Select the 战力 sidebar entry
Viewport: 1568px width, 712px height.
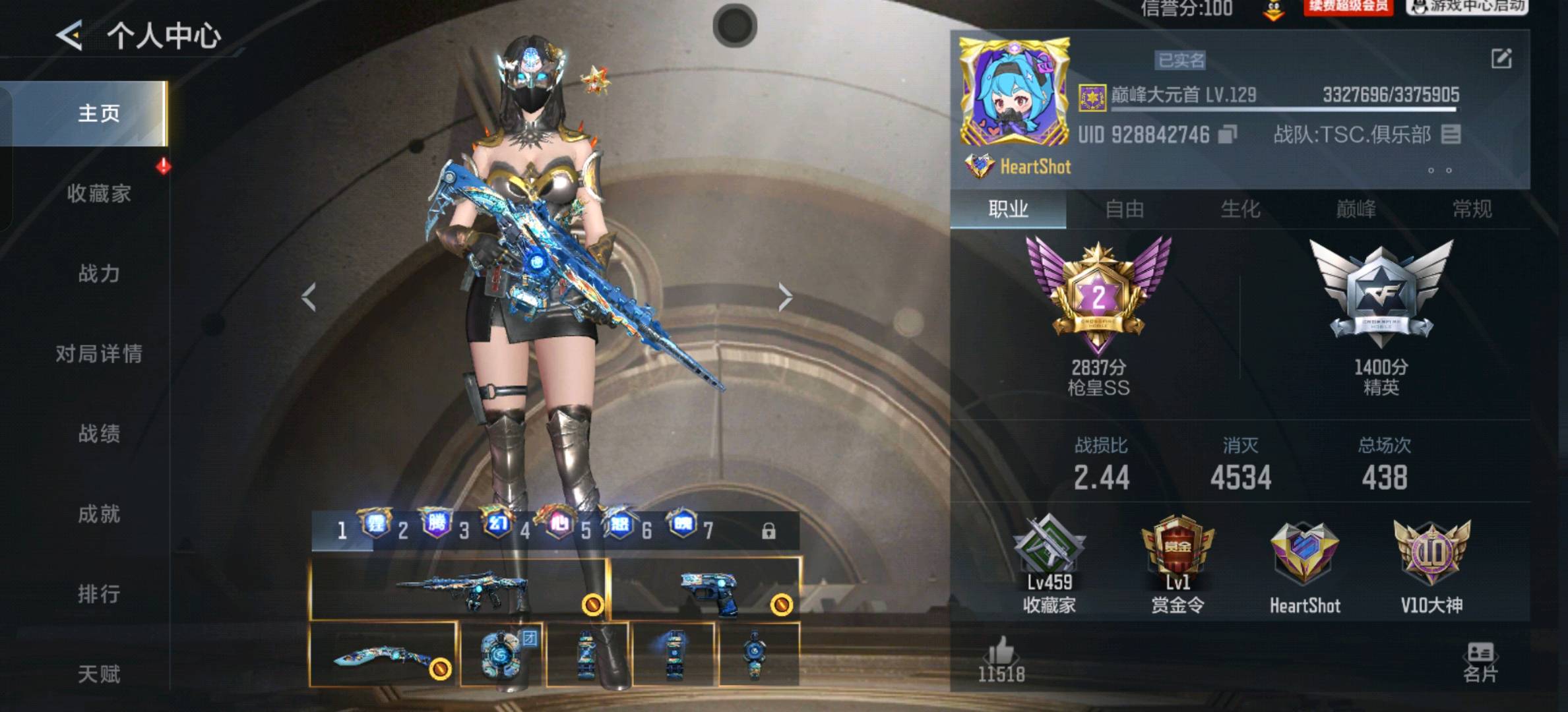pos(99,274)
